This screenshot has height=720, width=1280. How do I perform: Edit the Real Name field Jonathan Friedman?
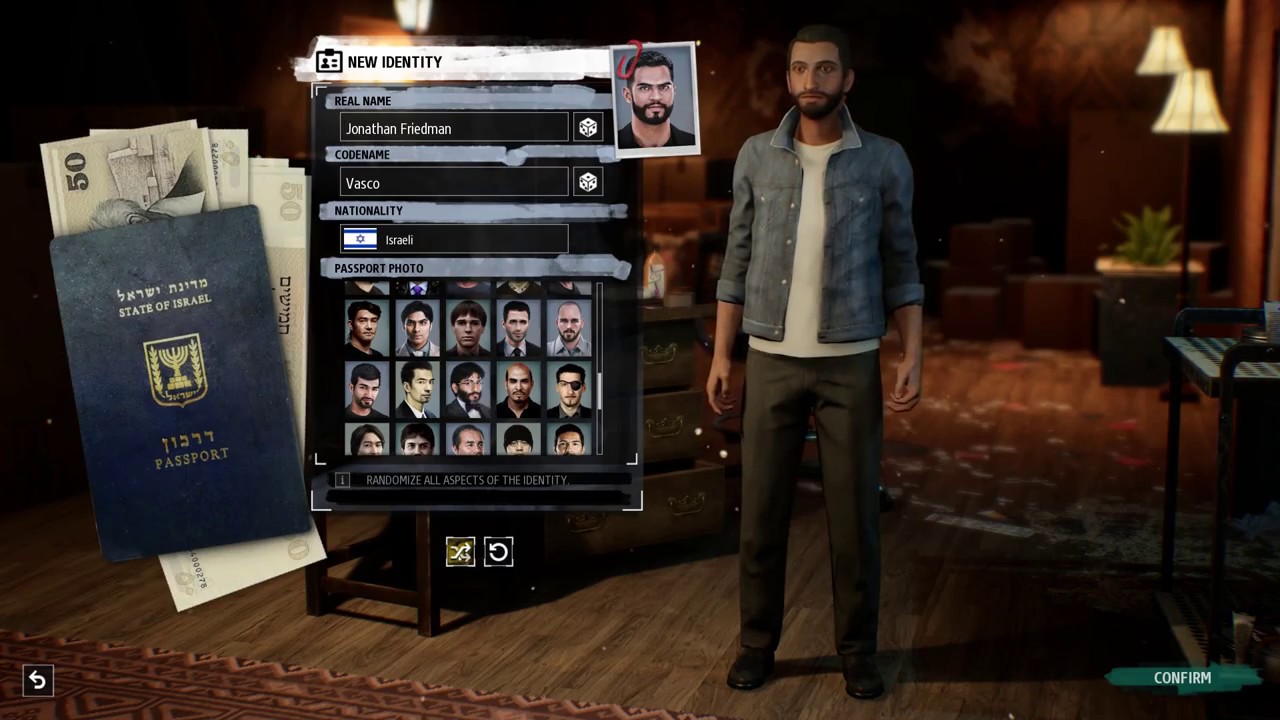point(454,128)
